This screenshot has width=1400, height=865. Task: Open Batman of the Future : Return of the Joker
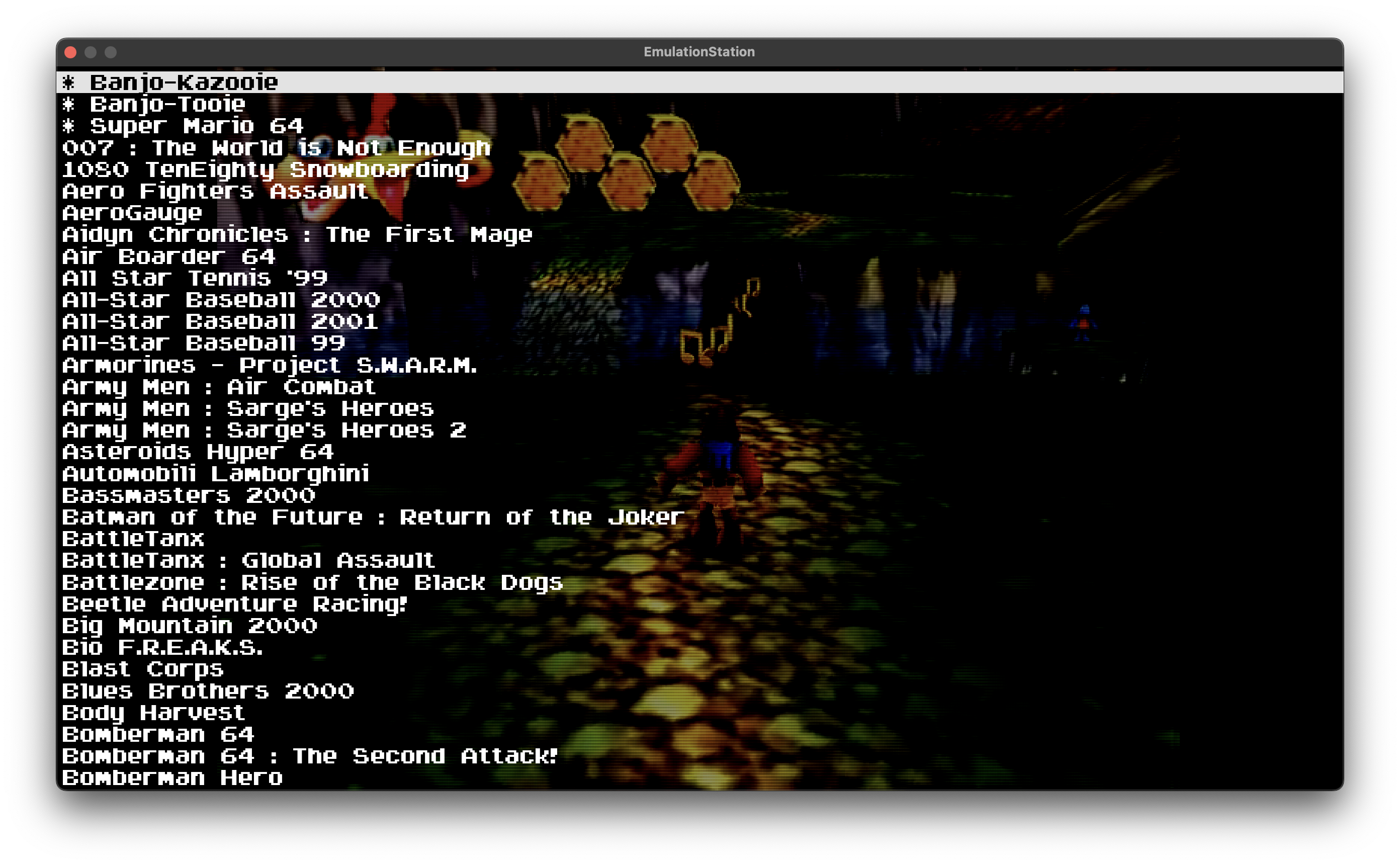pos(371,517)
